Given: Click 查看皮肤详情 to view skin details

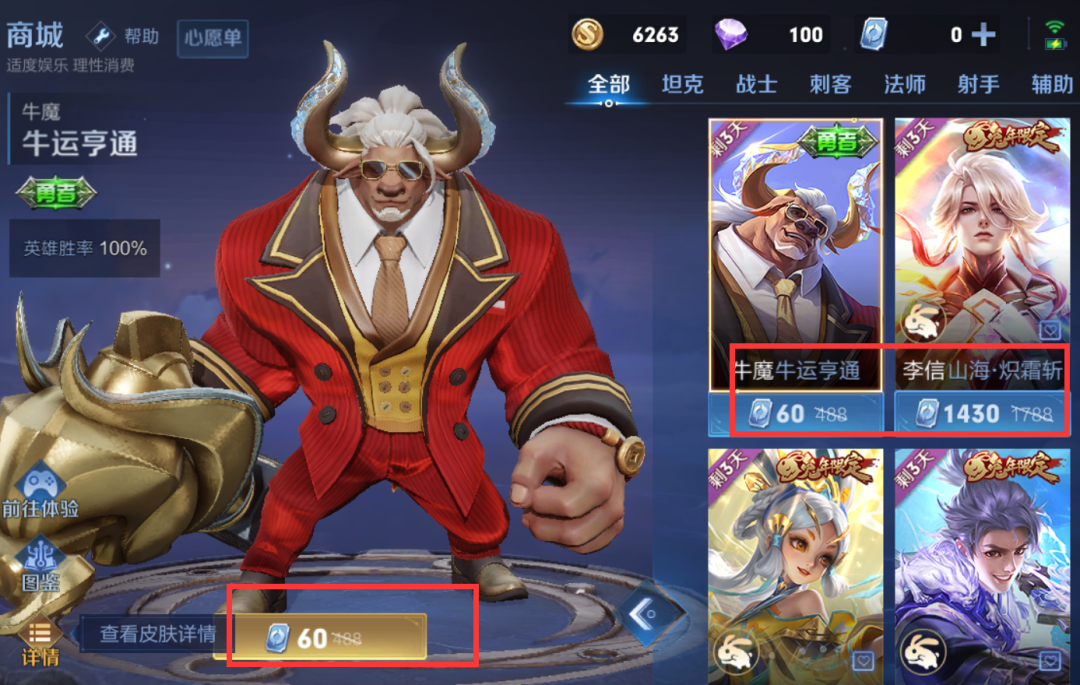Looking at the screenshot, I should 158,634.
